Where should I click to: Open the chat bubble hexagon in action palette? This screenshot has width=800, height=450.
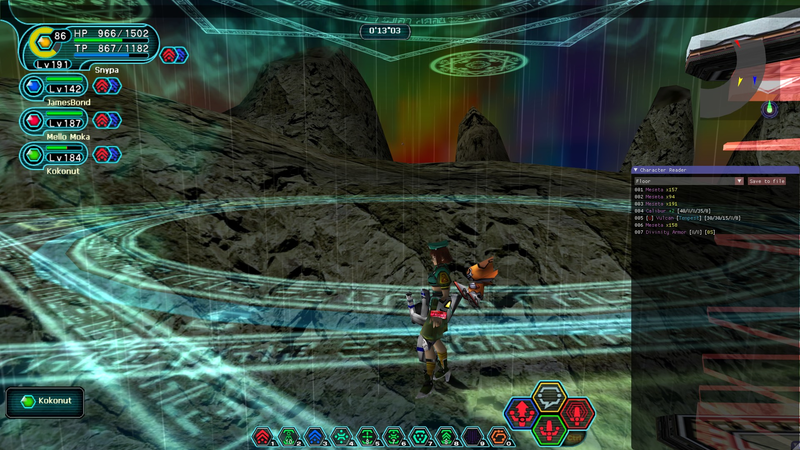548,397
